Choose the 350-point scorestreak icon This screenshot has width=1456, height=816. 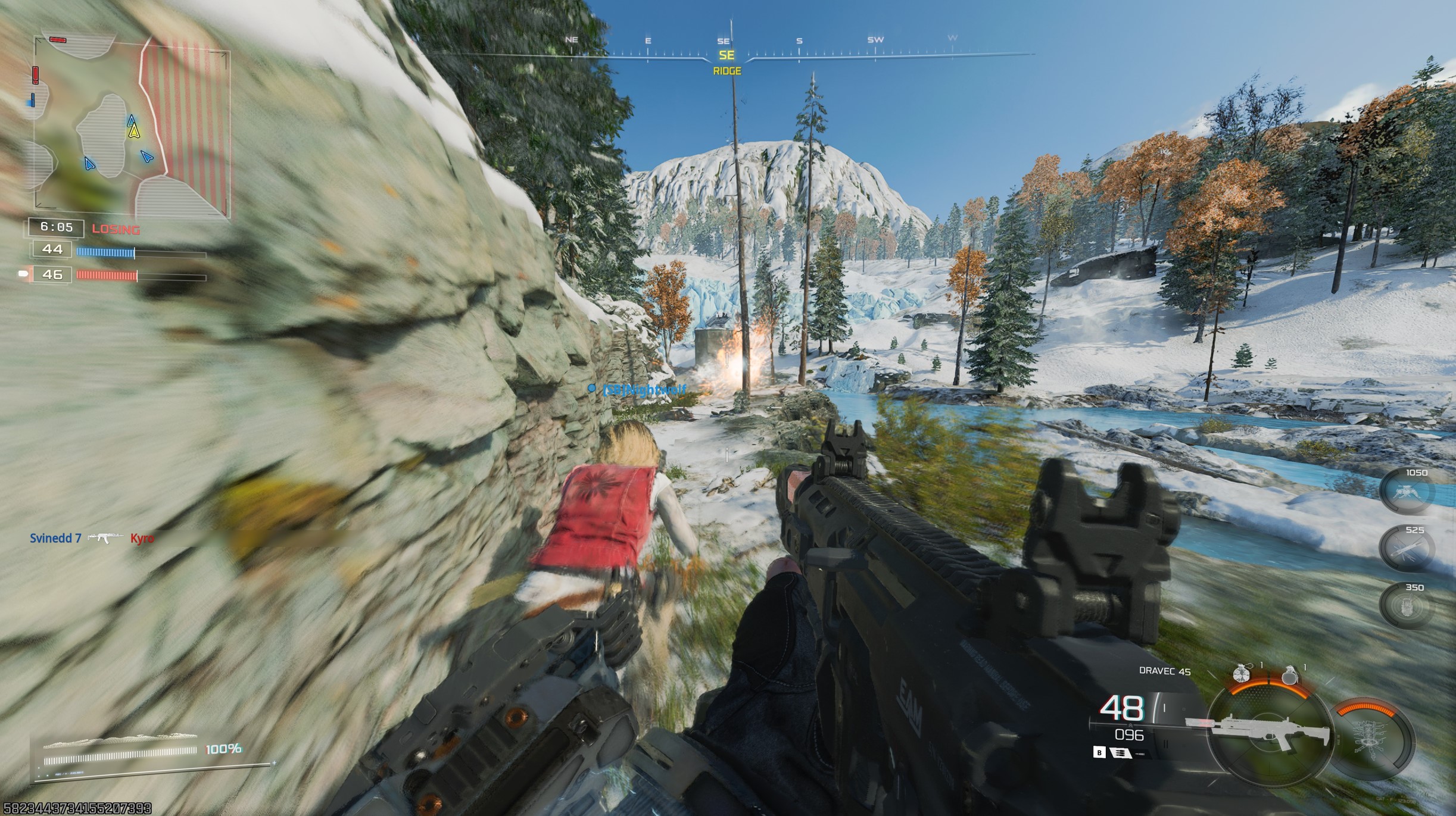(x=1407, y=607)
